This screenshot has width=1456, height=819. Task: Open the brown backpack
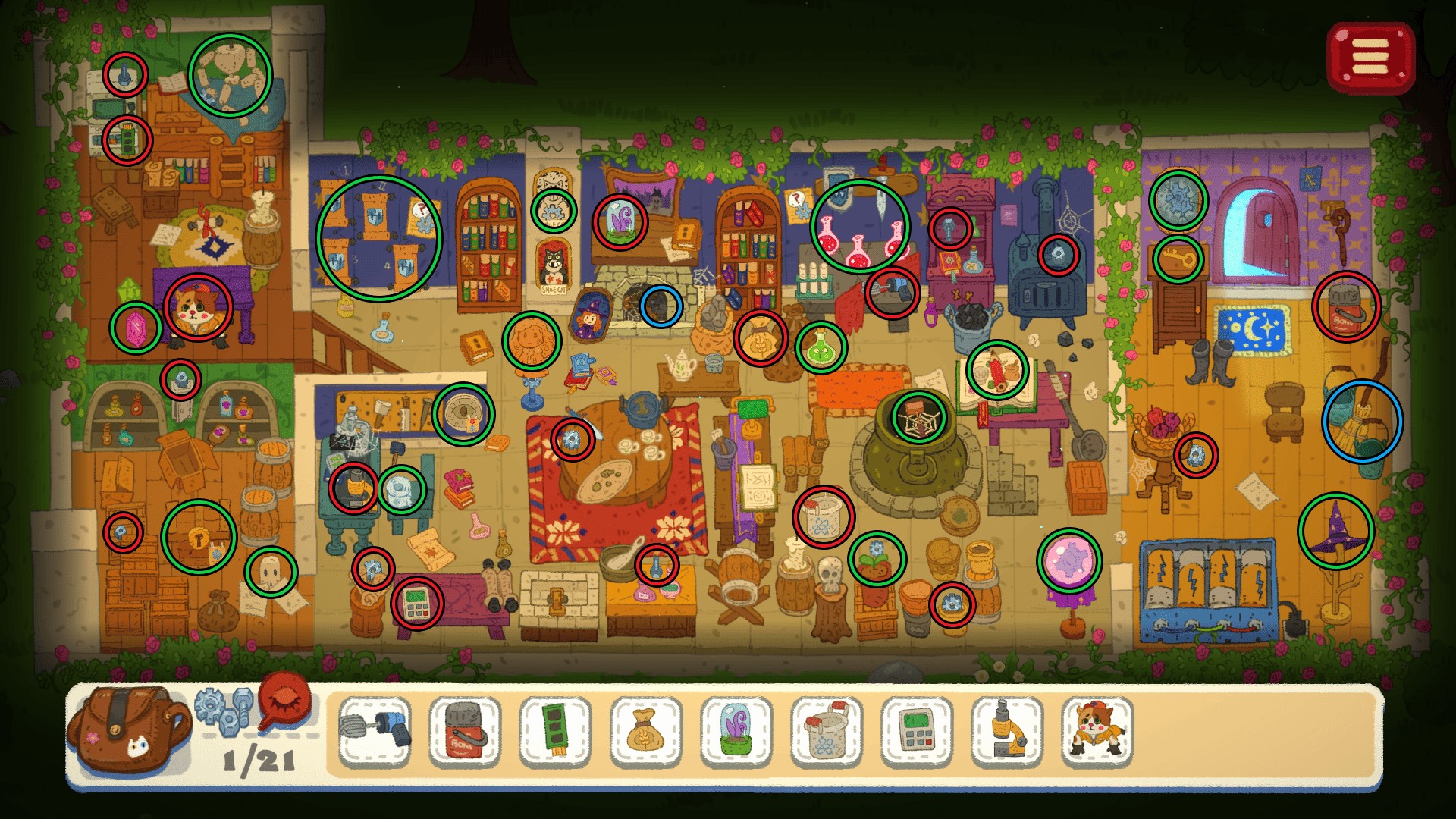[x=127, y=729]
